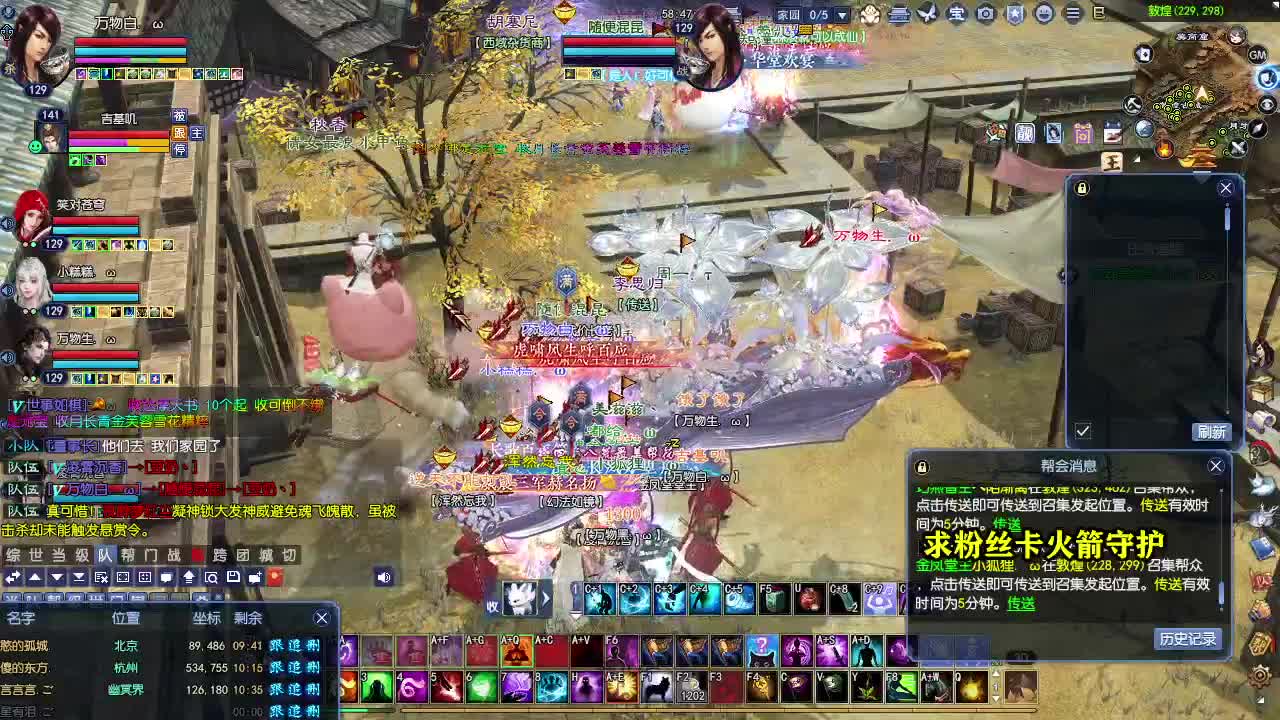Open the camera screenshot icon on top bar

(985, 14)
